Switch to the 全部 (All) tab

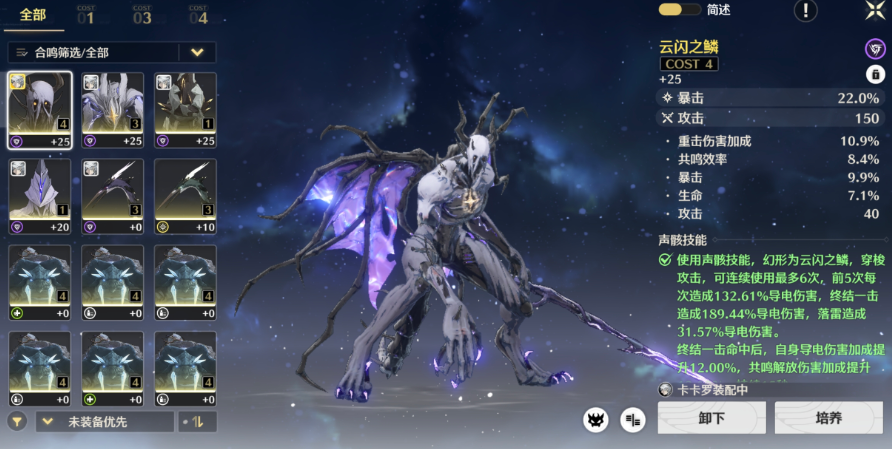pyautogui.click(x=31, y=14)
